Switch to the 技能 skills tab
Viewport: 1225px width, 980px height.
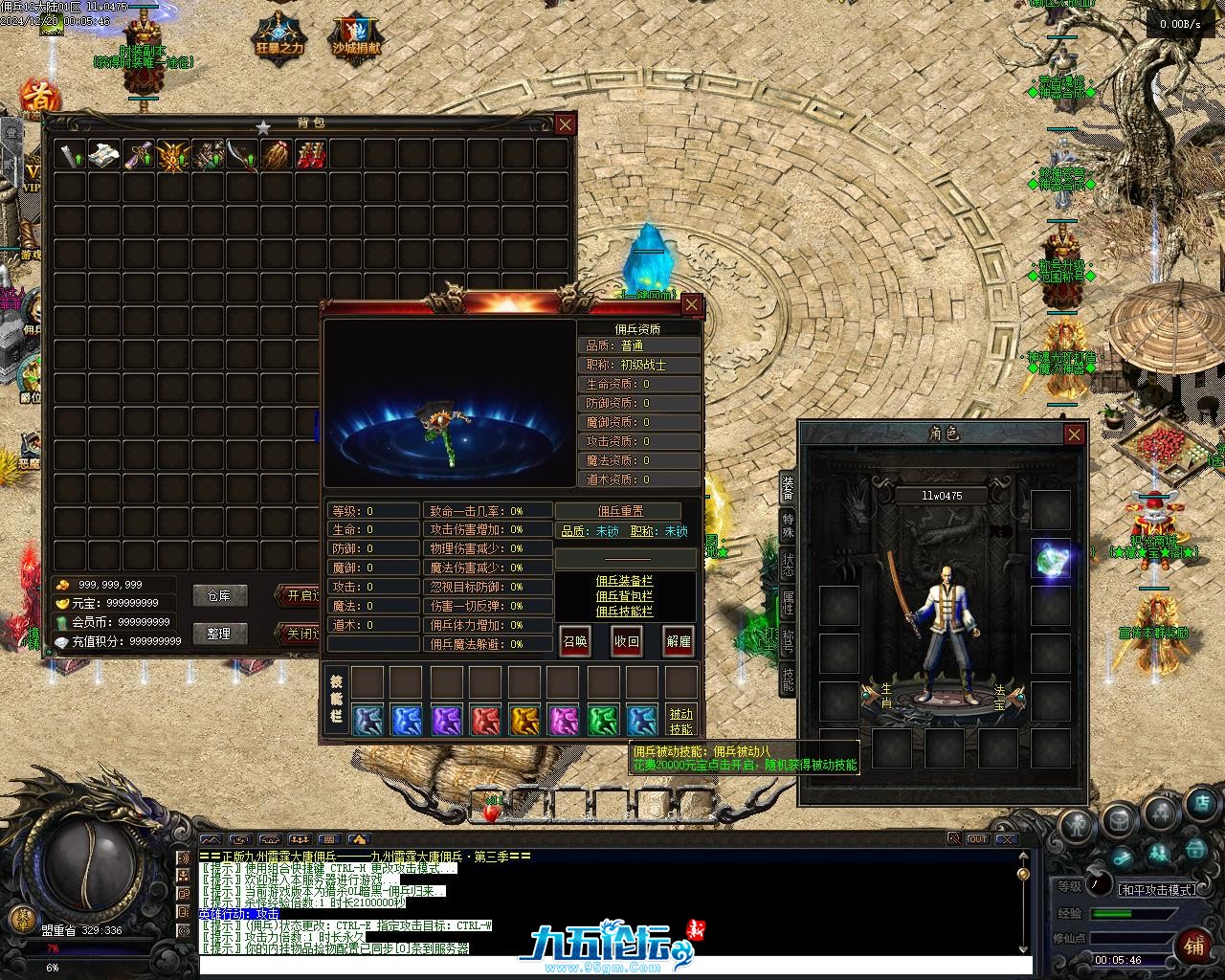(x=788, y=679)
